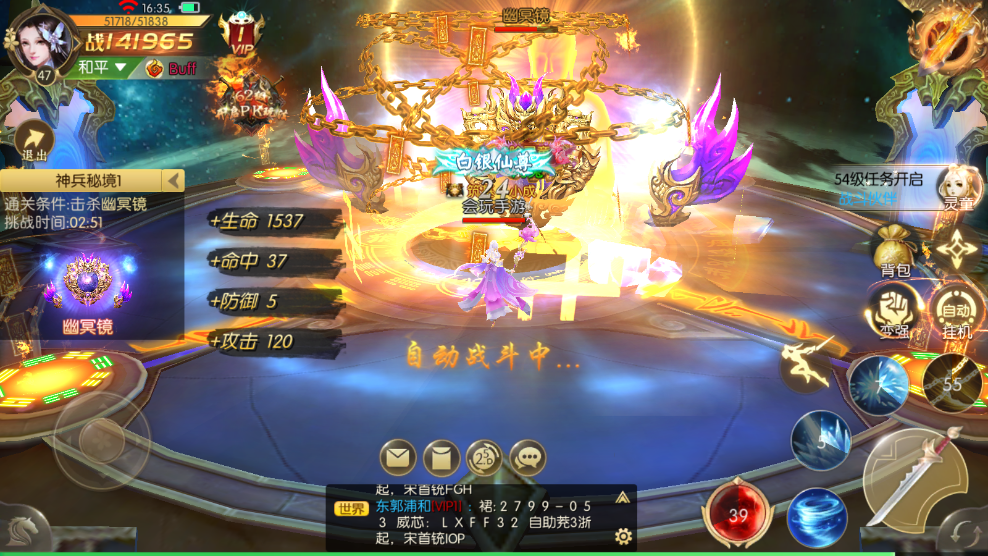
Task: Open the player character portrait
Action: pyautogui.click(x=40, y=40)
